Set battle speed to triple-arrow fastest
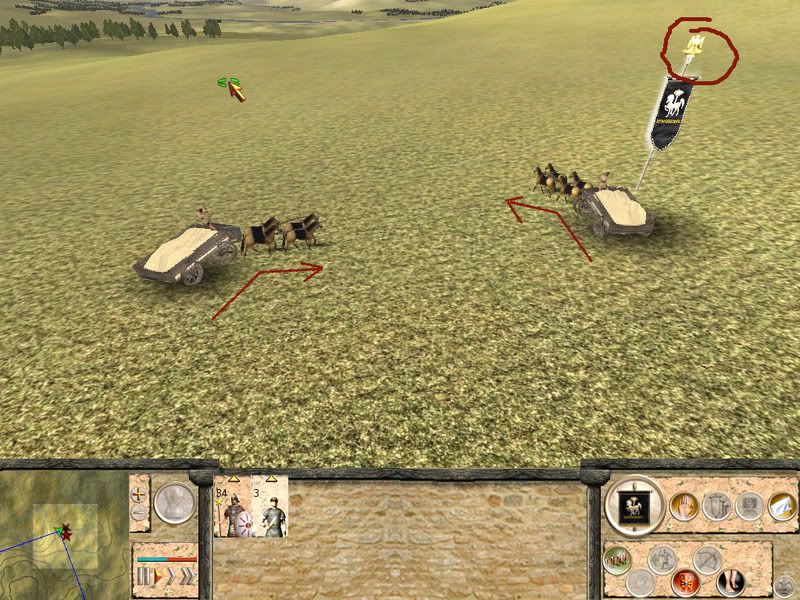Screen dimensions: 800x600 (187, 577)
